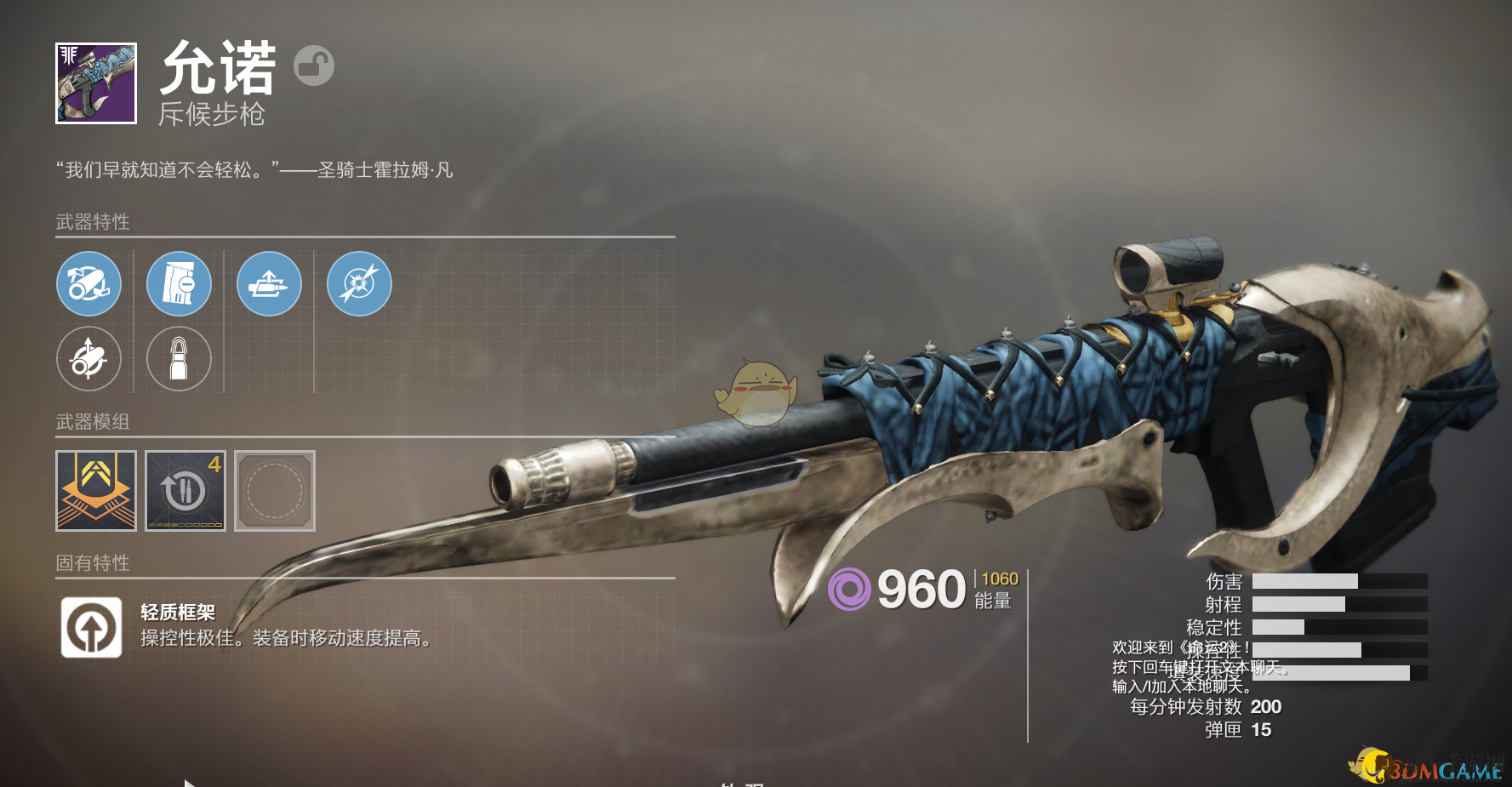
Task: Select the active magazine perk icon
Action: point(179,284)
